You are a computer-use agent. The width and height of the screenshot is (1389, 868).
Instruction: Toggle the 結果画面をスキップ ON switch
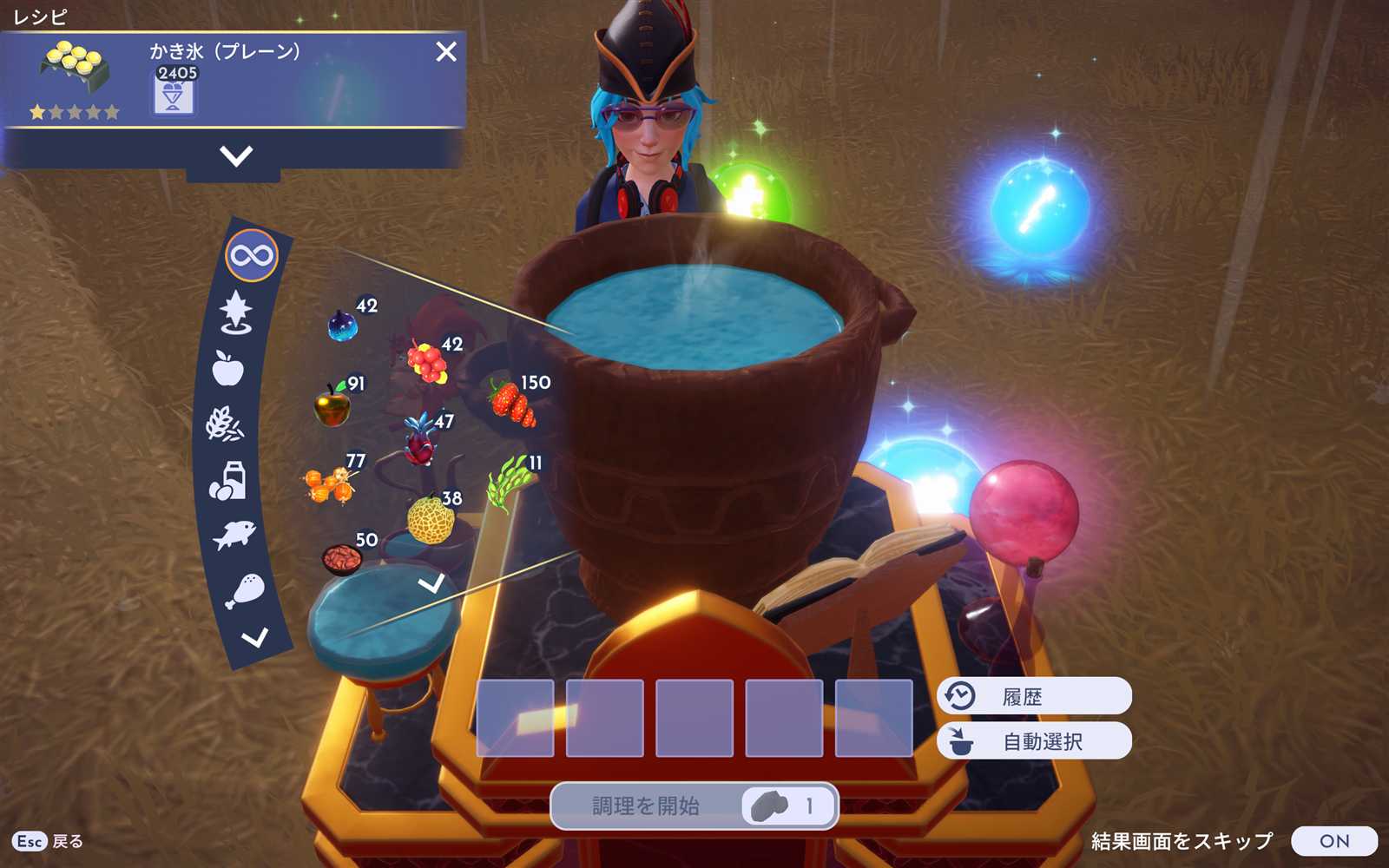(1333, 841)
